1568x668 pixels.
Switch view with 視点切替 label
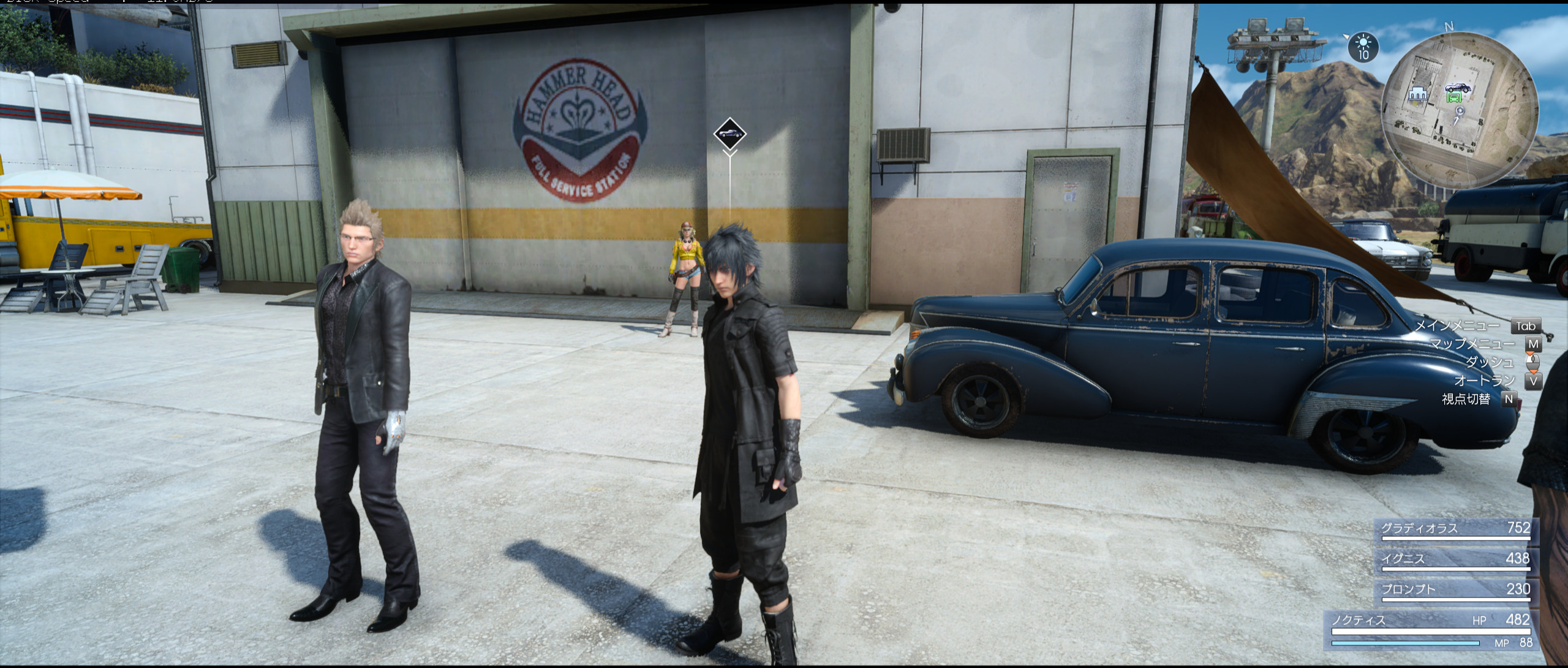coord(1466,400)
